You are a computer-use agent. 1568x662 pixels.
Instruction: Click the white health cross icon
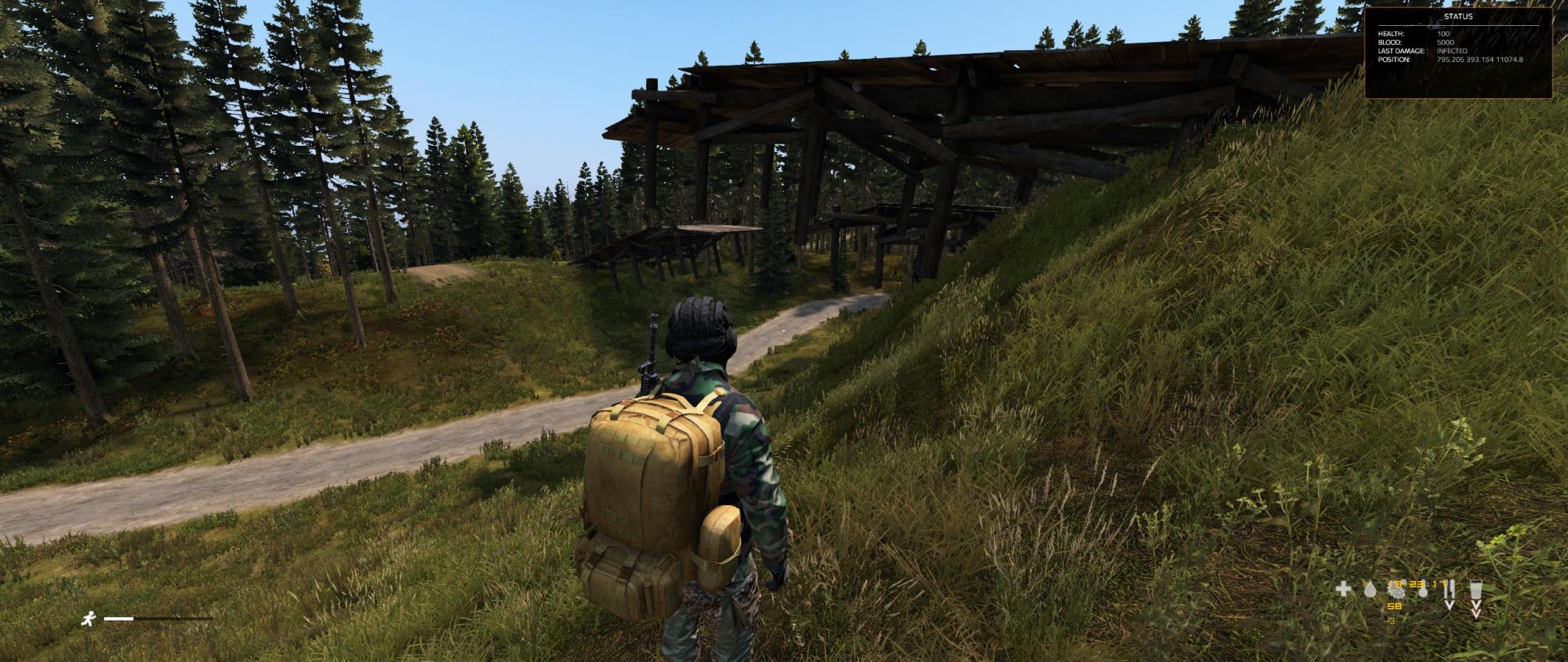1344,589
